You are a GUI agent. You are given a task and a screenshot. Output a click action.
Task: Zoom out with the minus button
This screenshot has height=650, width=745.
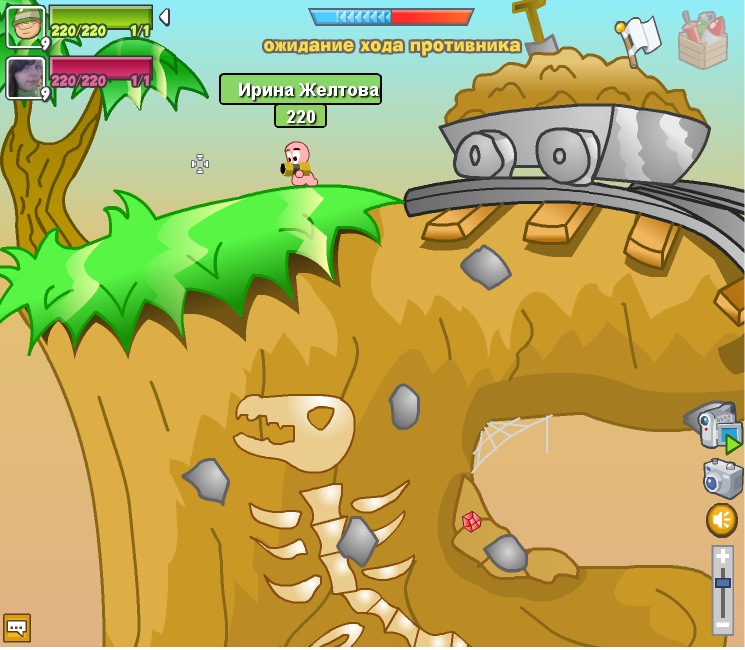click(x=722, y=624)
